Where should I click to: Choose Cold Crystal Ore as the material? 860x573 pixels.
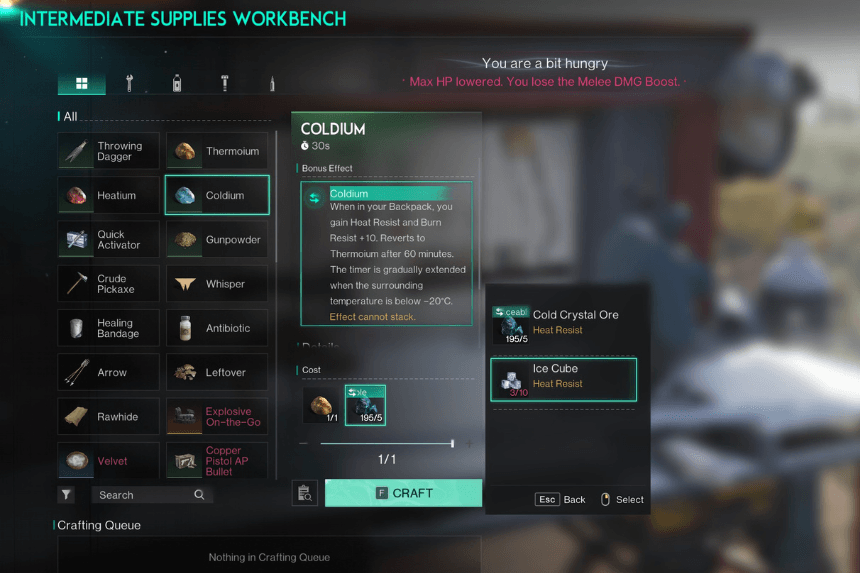click(x=563, y=325)
